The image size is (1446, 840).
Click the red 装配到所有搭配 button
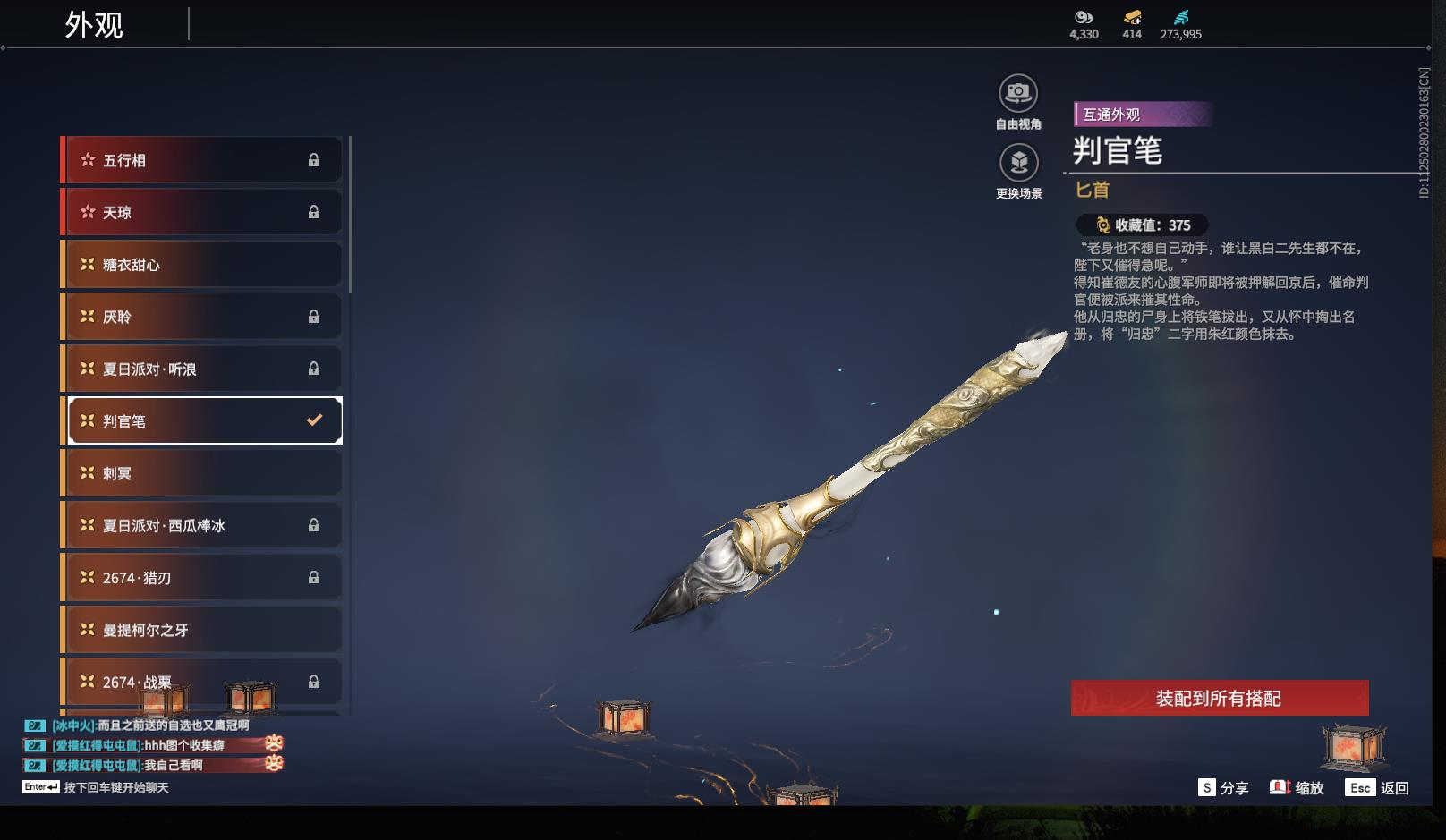pyautogui.click(x=1219, y=698)
